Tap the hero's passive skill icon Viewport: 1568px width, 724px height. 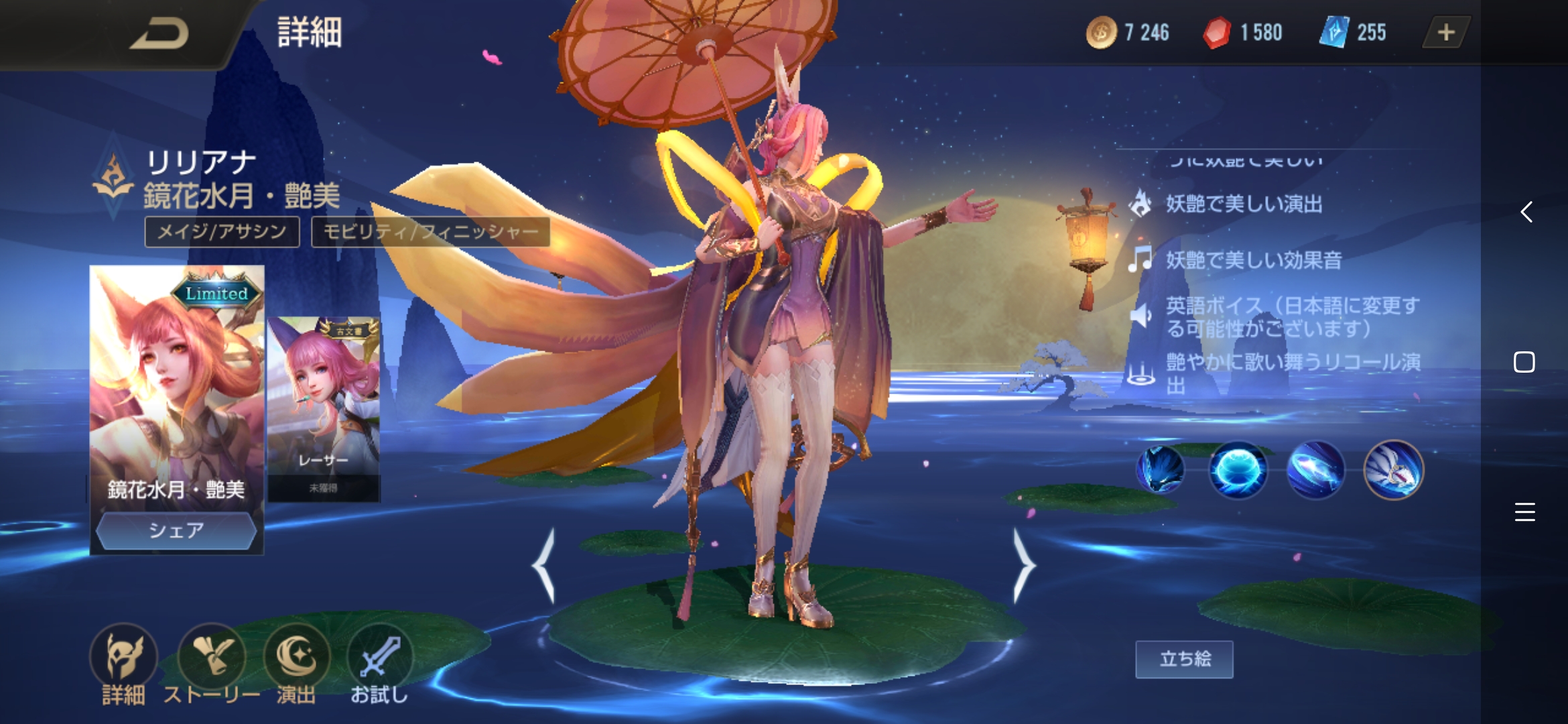tap(1161, 470)
